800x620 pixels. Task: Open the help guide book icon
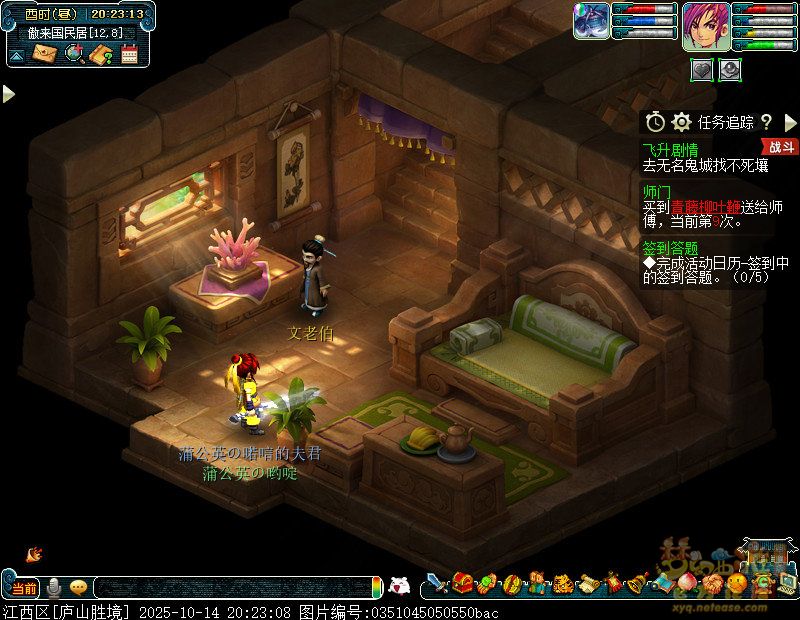point(100,54)
